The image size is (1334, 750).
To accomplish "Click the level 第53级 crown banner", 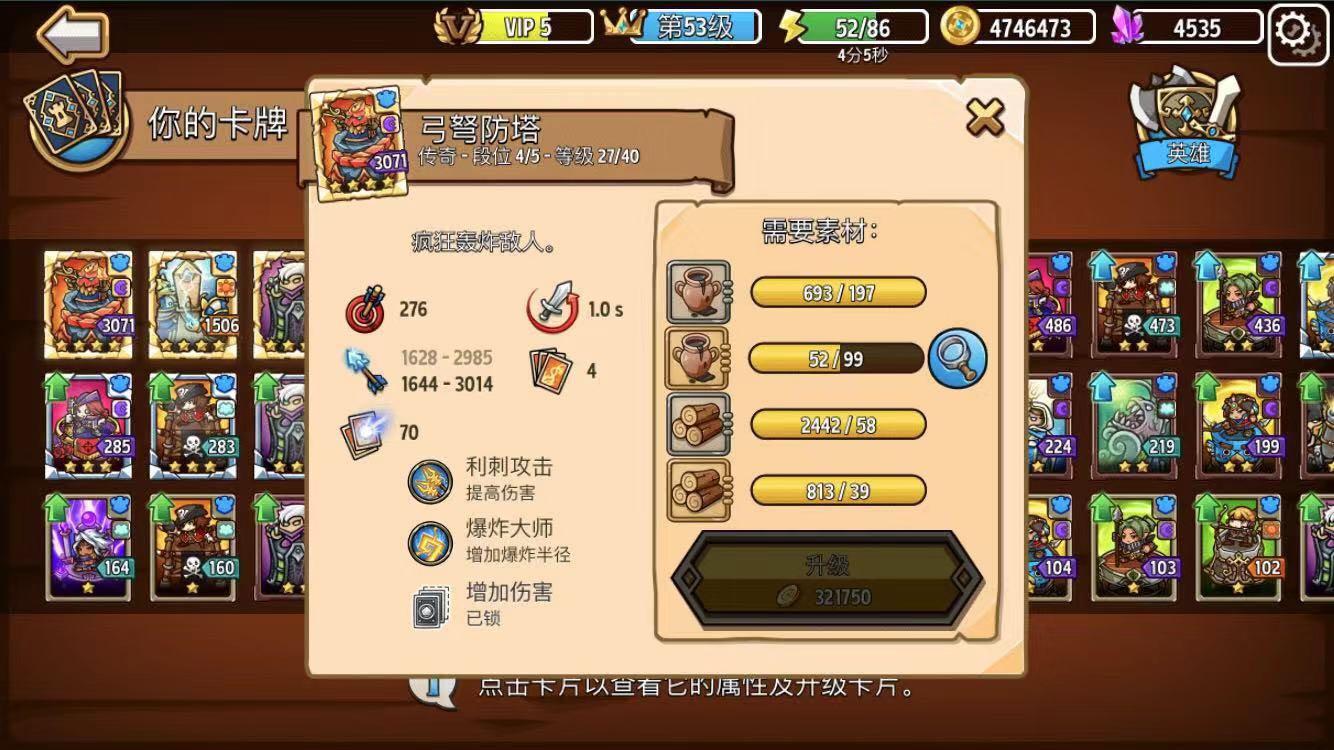I will [700, 27].
